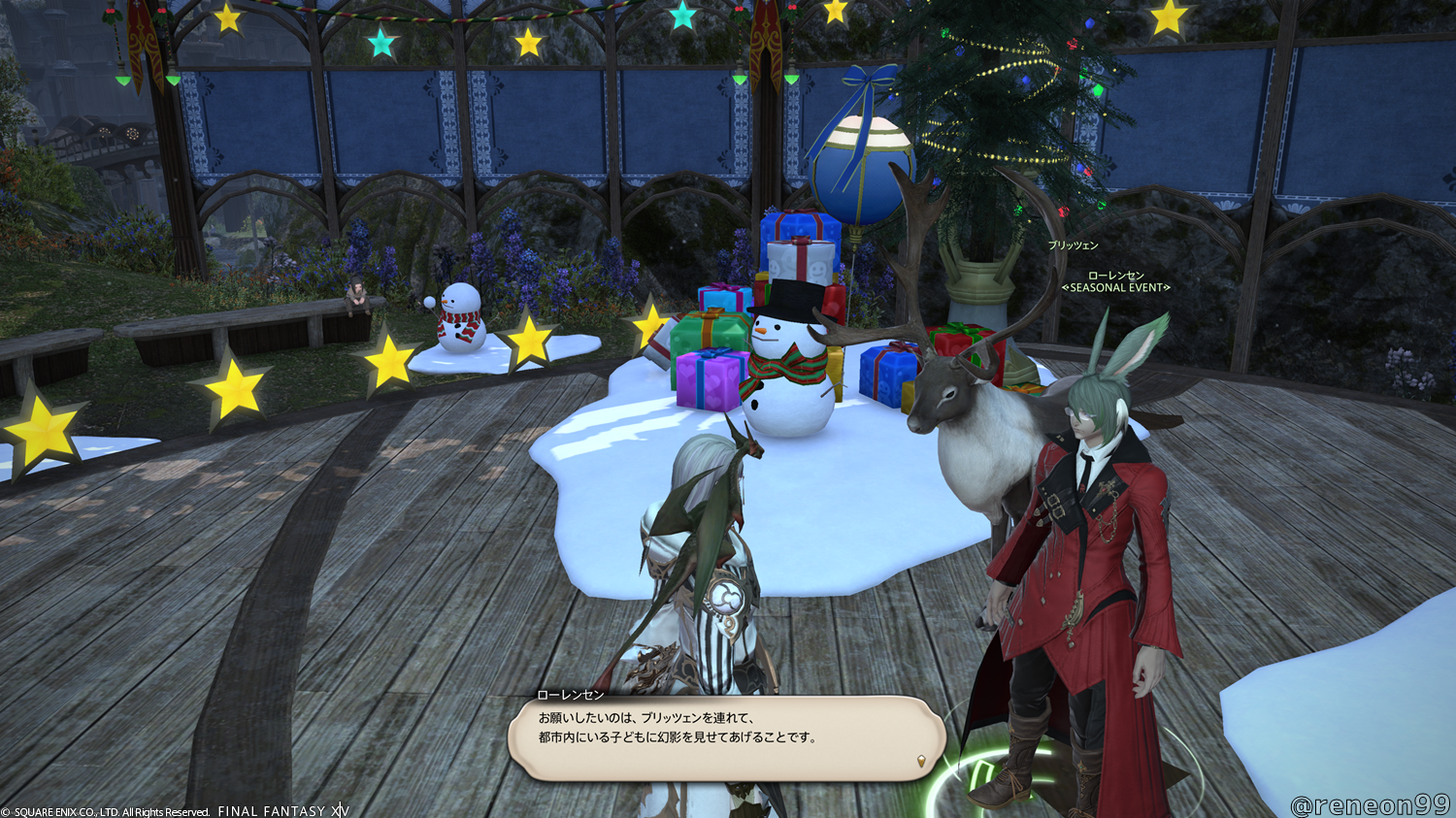
Task: Click the dialogue continue arrow indicator
Action: point(920,762)
